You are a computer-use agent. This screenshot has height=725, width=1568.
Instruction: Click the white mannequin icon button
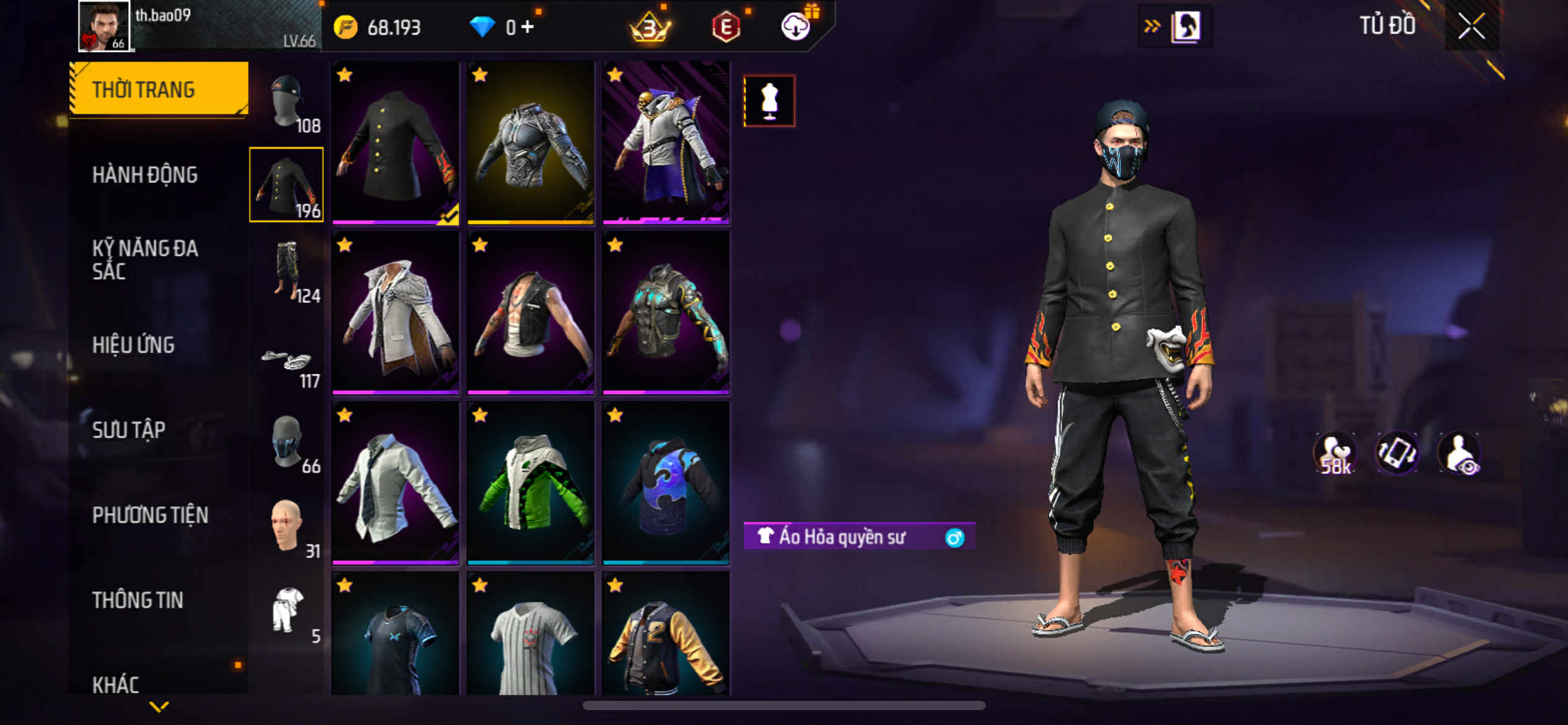point(769,100)
